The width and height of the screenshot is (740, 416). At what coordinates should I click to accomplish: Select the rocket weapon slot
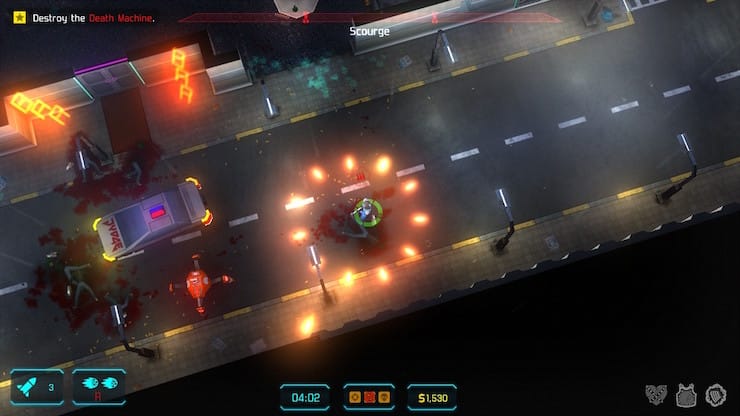[x=37, y=386]
